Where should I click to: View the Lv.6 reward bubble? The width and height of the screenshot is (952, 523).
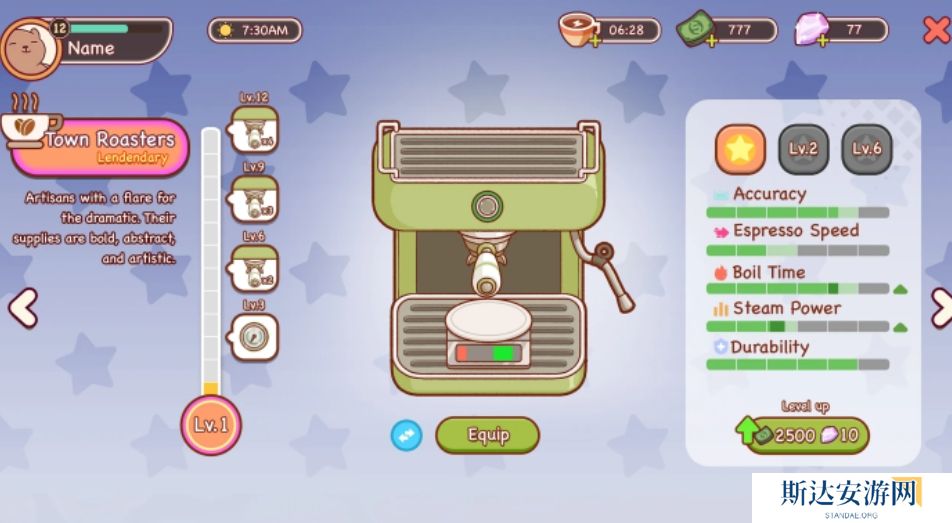[254, 268]
